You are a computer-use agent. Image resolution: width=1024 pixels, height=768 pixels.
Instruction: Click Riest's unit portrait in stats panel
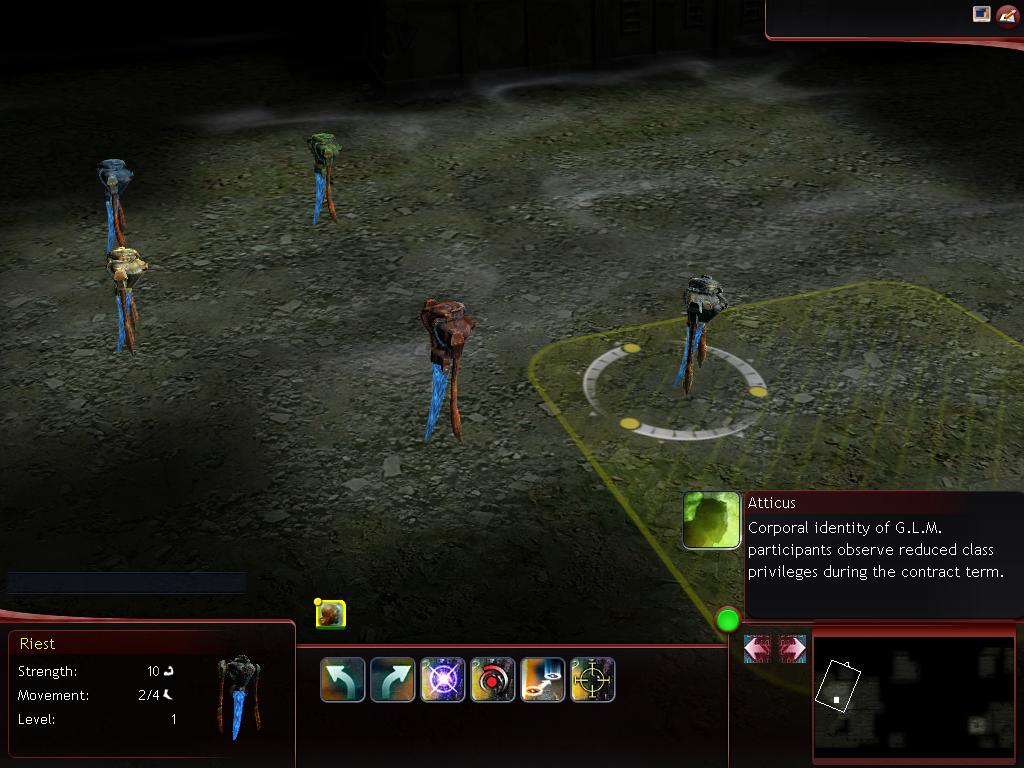(239, 696)
